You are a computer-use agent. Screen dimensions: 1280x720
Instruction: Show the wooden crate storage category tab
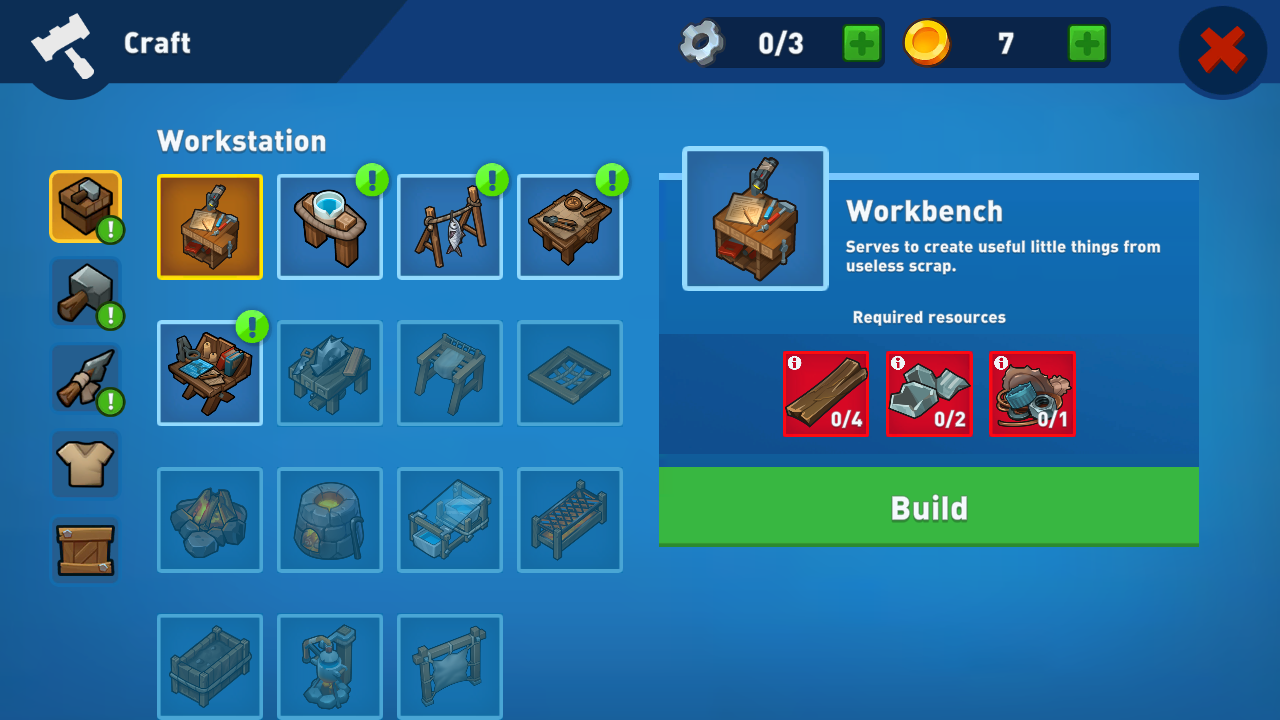click(x=85, y=550)
